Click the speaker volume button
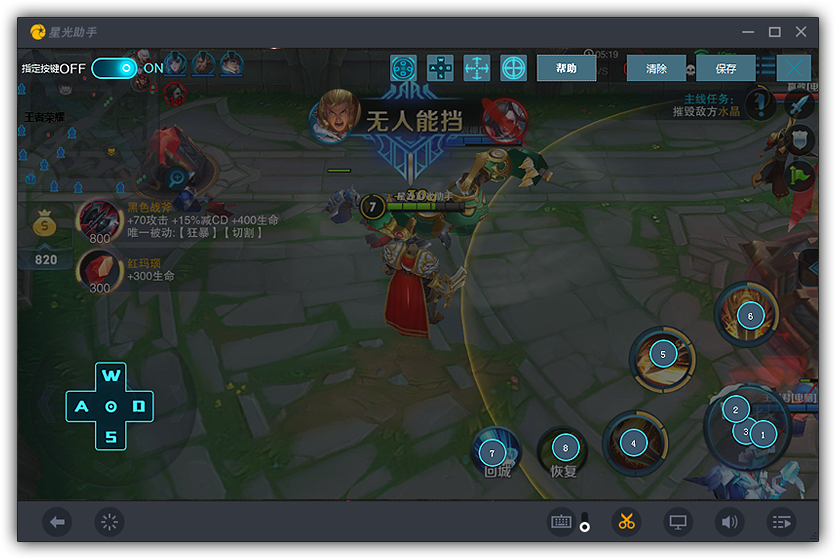836x559 pixels. click(729, 521)
